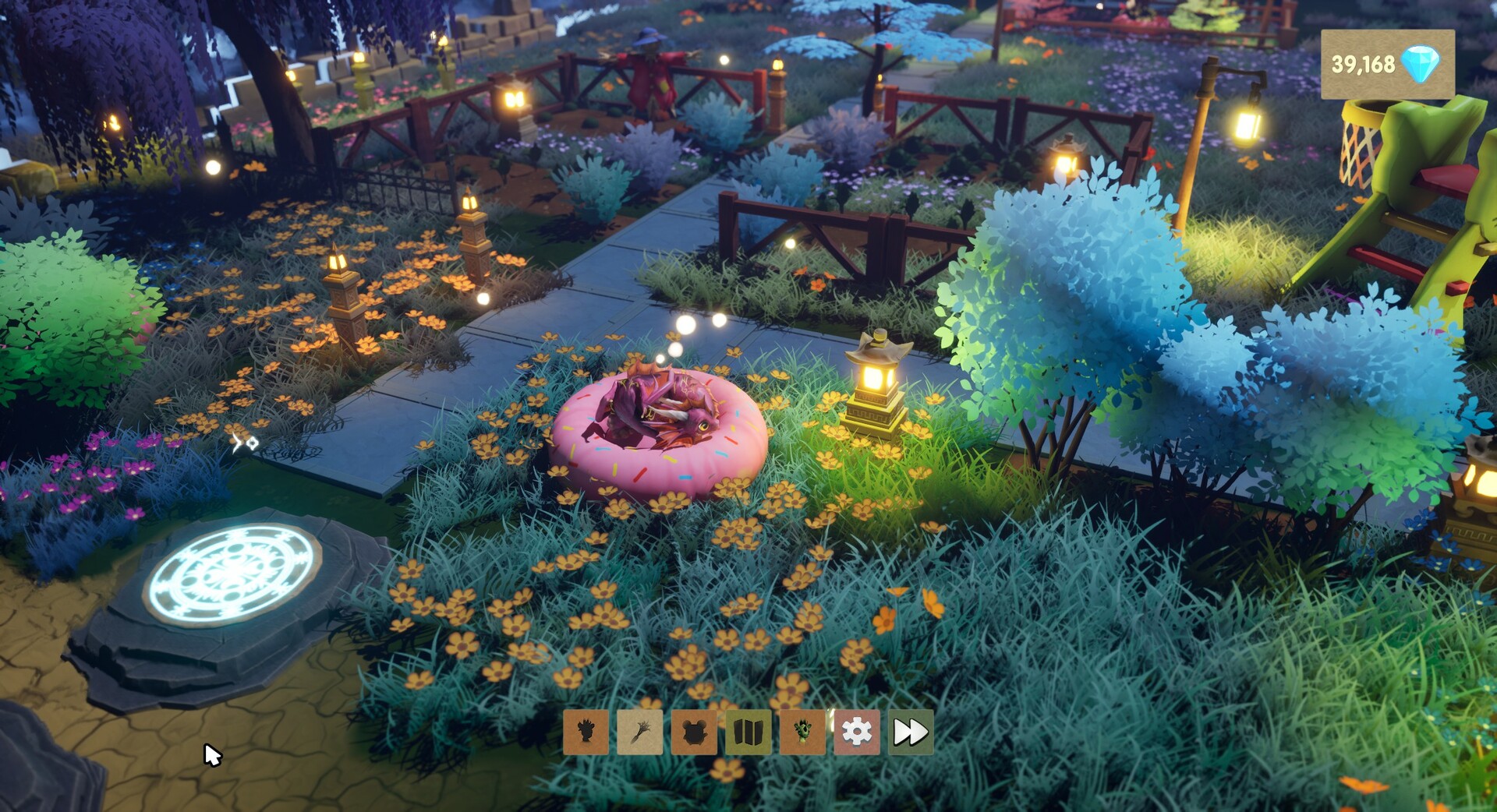Select the flower tool in the hotbar
The image size is (1497, 812).
pyautogui.click(x=639, y=733)
